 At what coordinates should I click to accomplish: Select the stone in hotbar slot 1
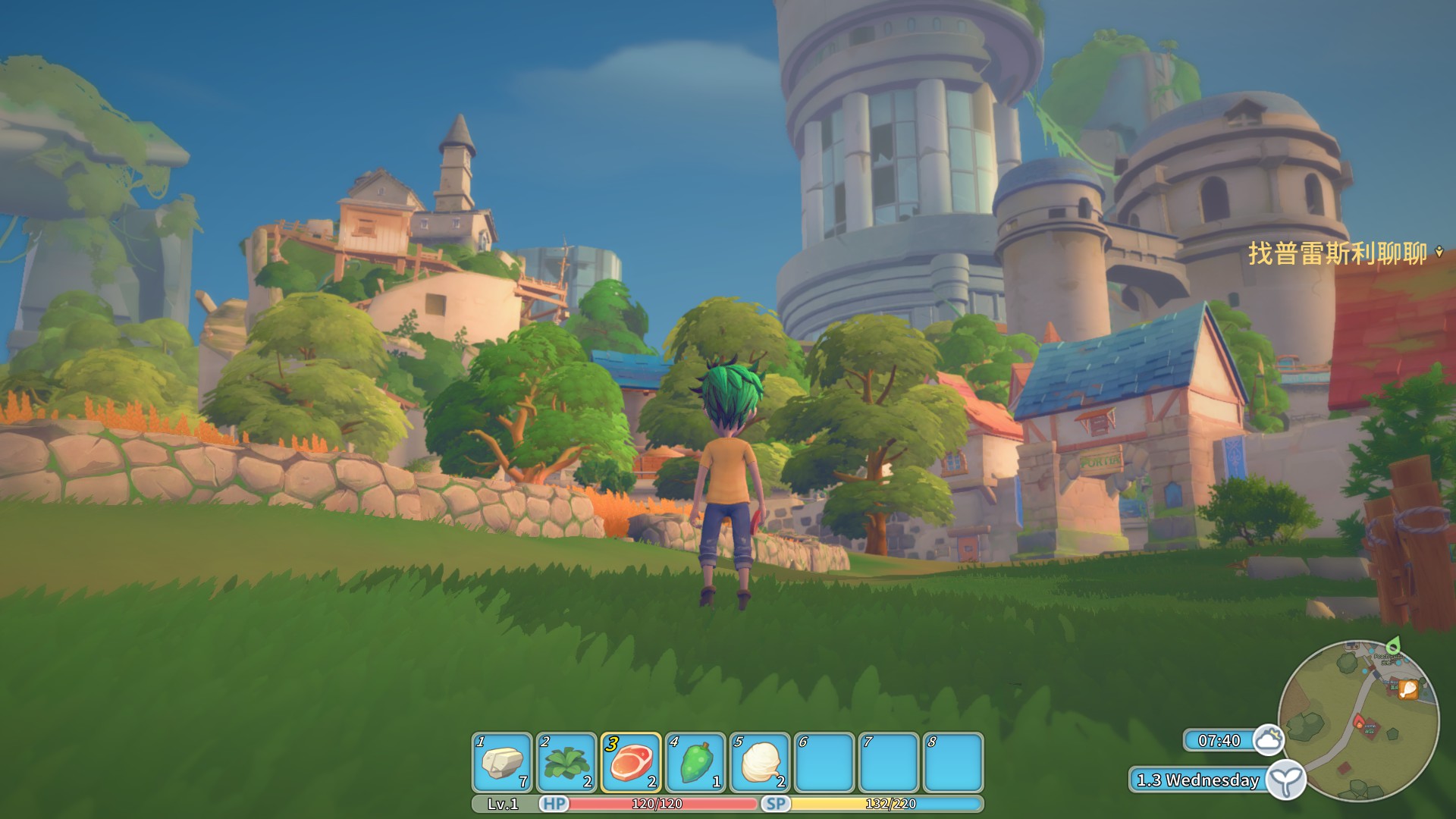502,761
